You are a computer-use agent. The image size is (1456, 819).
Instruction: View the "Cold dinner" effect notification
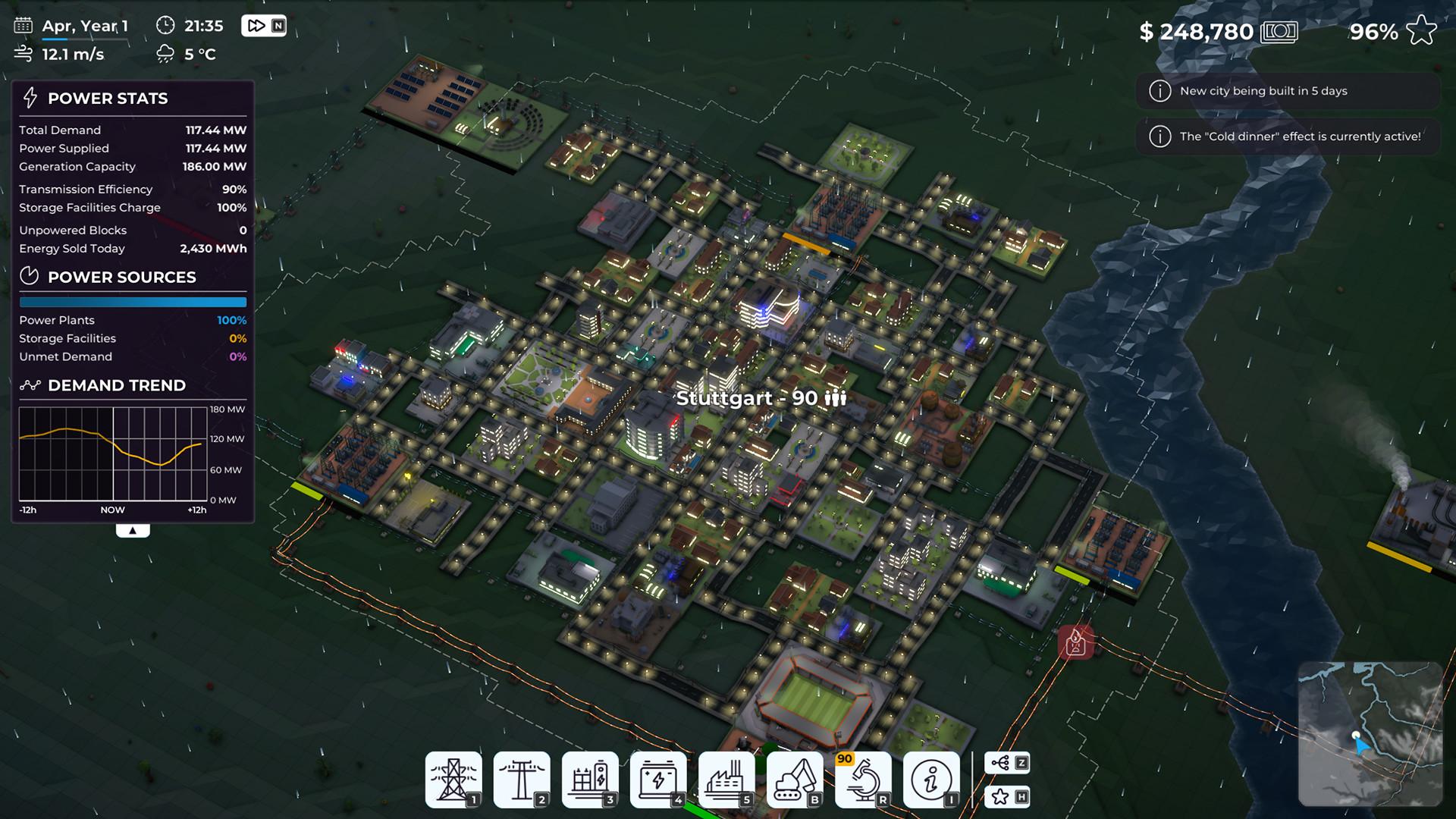click(x=1287, y=136)
